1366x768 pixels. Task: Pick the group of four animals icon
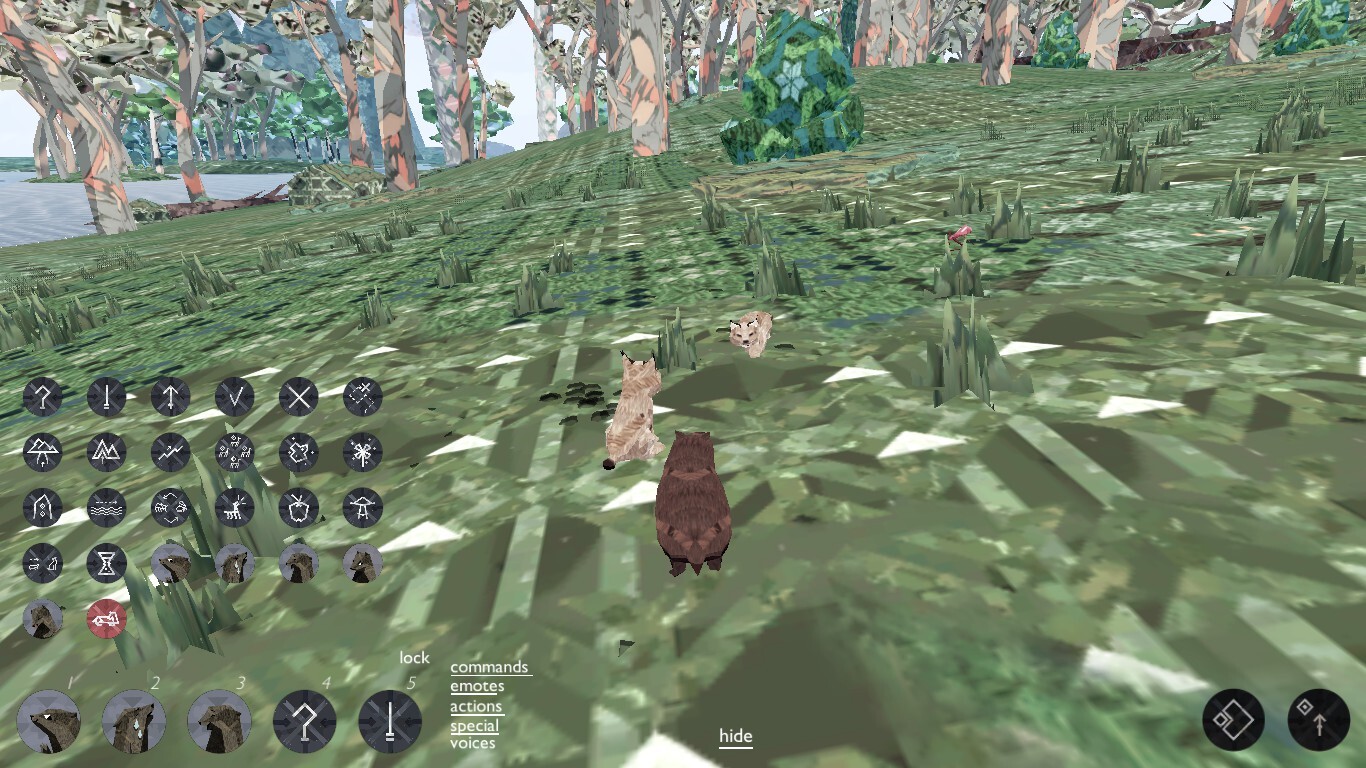point(234,452)
